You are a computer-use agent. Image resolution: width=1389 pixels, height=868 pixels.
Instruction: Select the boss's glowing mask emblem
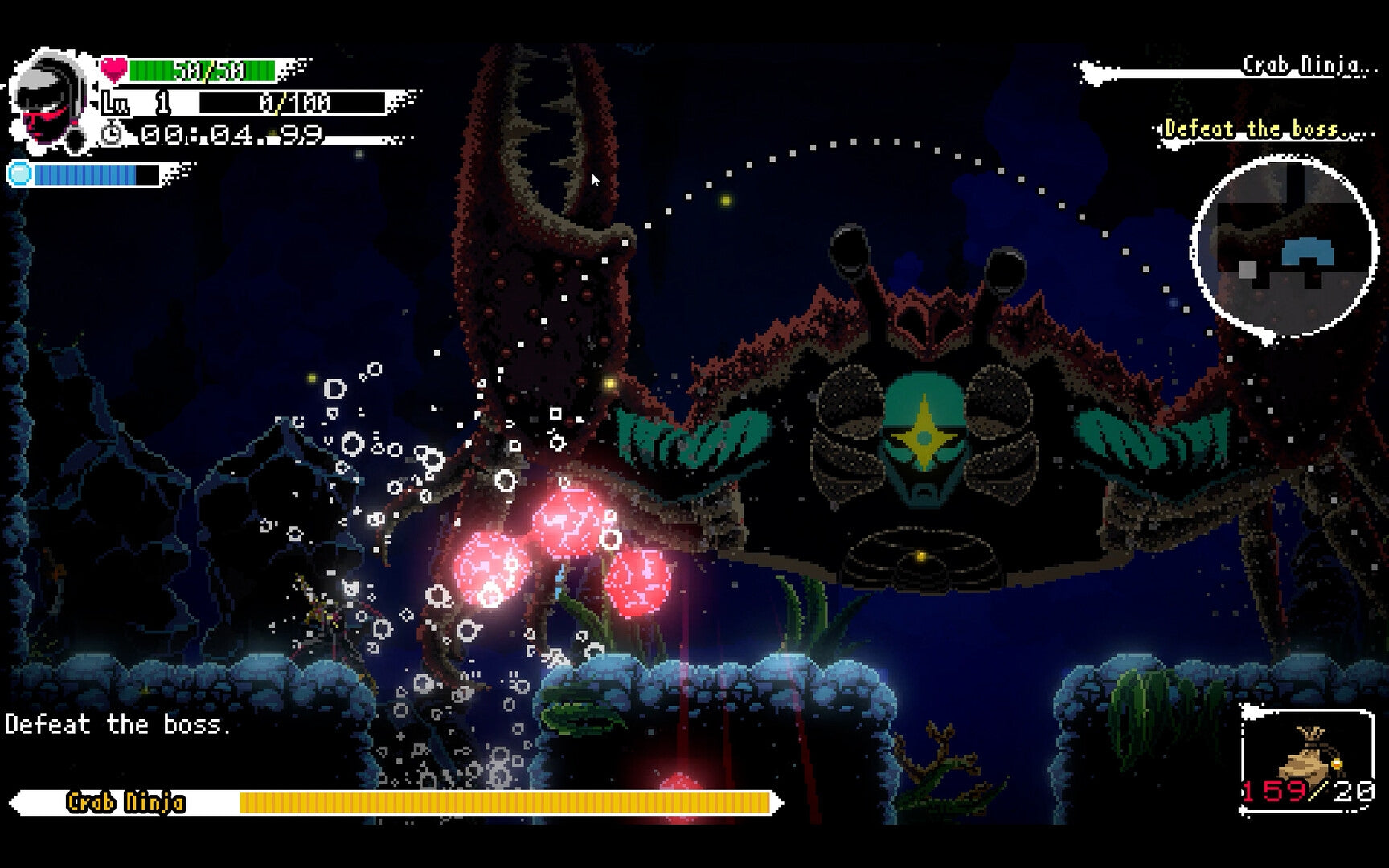926,438
